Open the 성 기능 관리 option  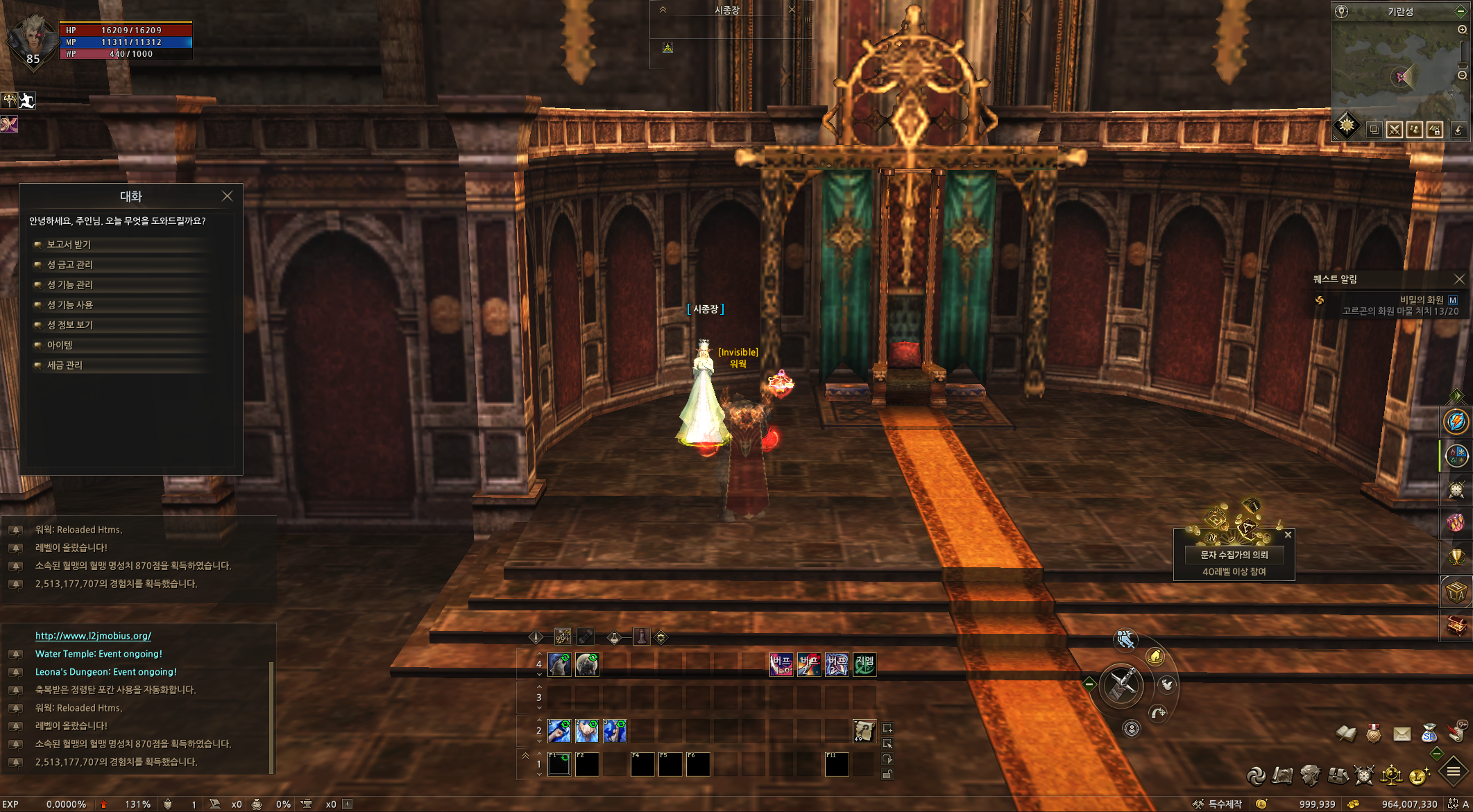point(69,284)
